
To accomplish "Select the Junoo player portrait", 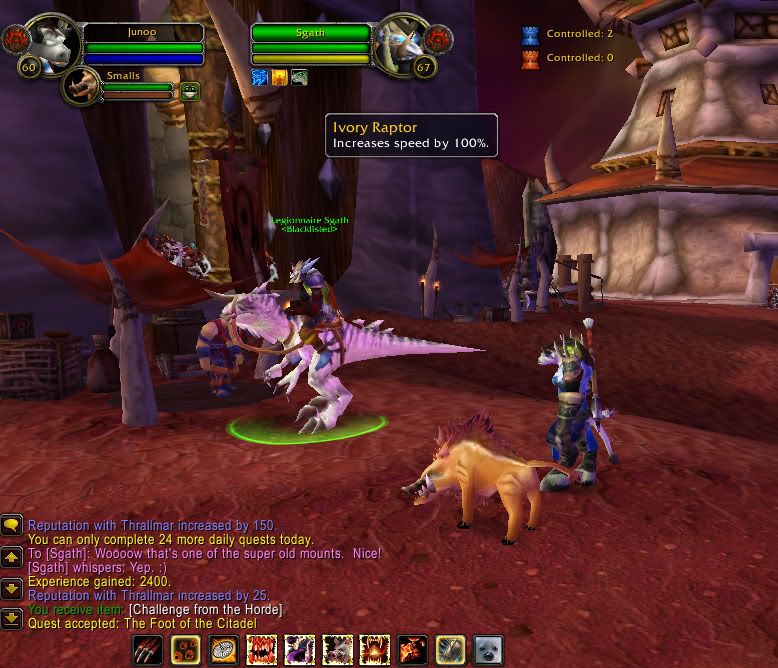I will pos(48,44).
